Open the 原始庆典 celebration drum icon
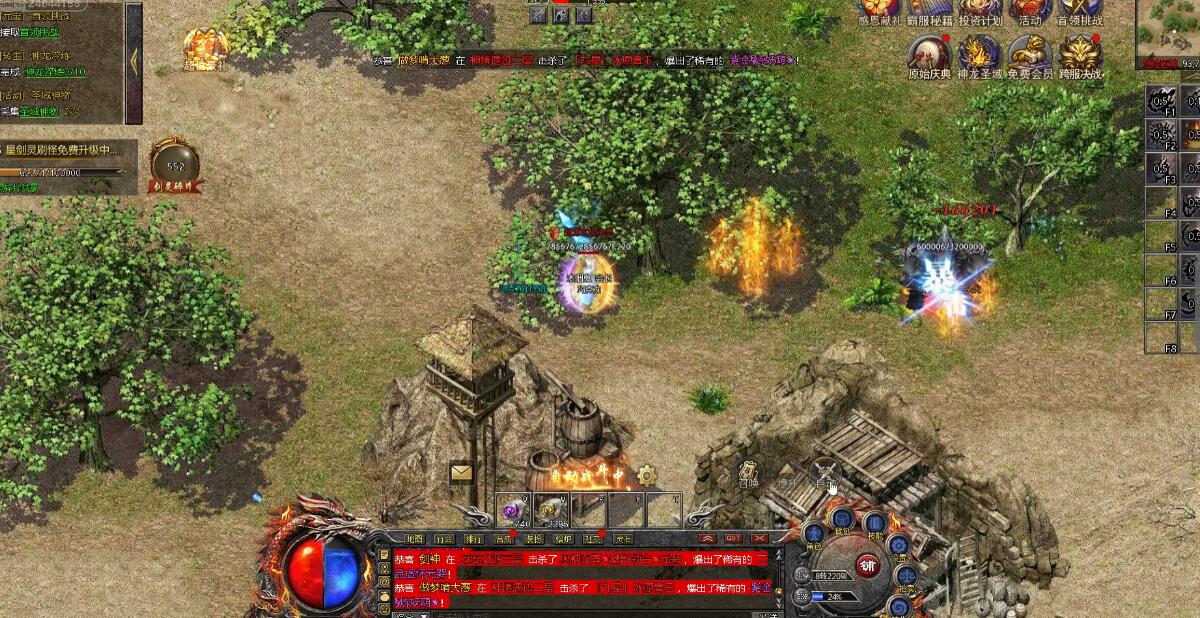Viewport: 1200px width, 618px height. point(930,54)
